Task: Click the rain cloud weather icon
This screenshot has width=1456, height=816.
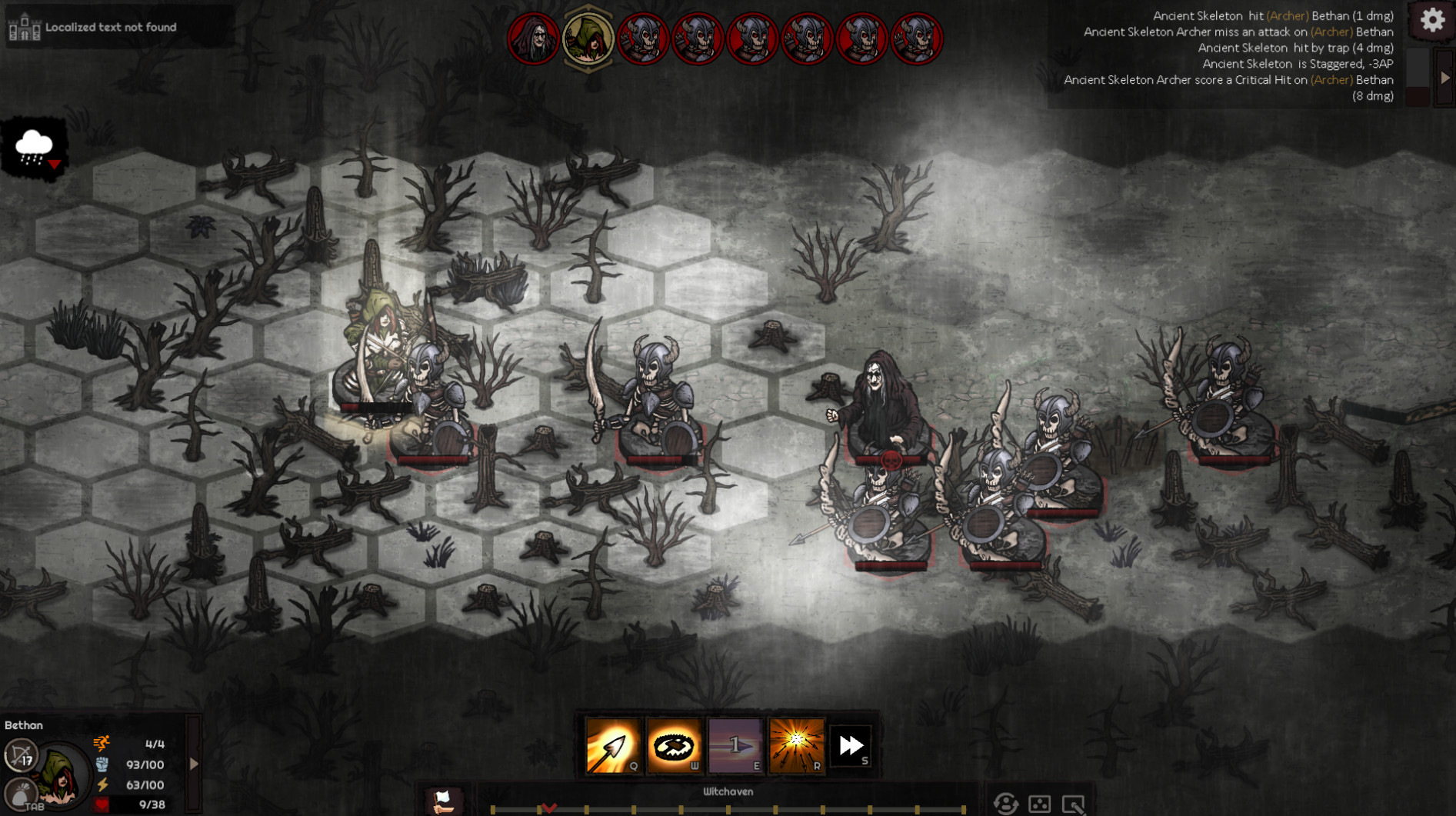Action: click(34, 148)
